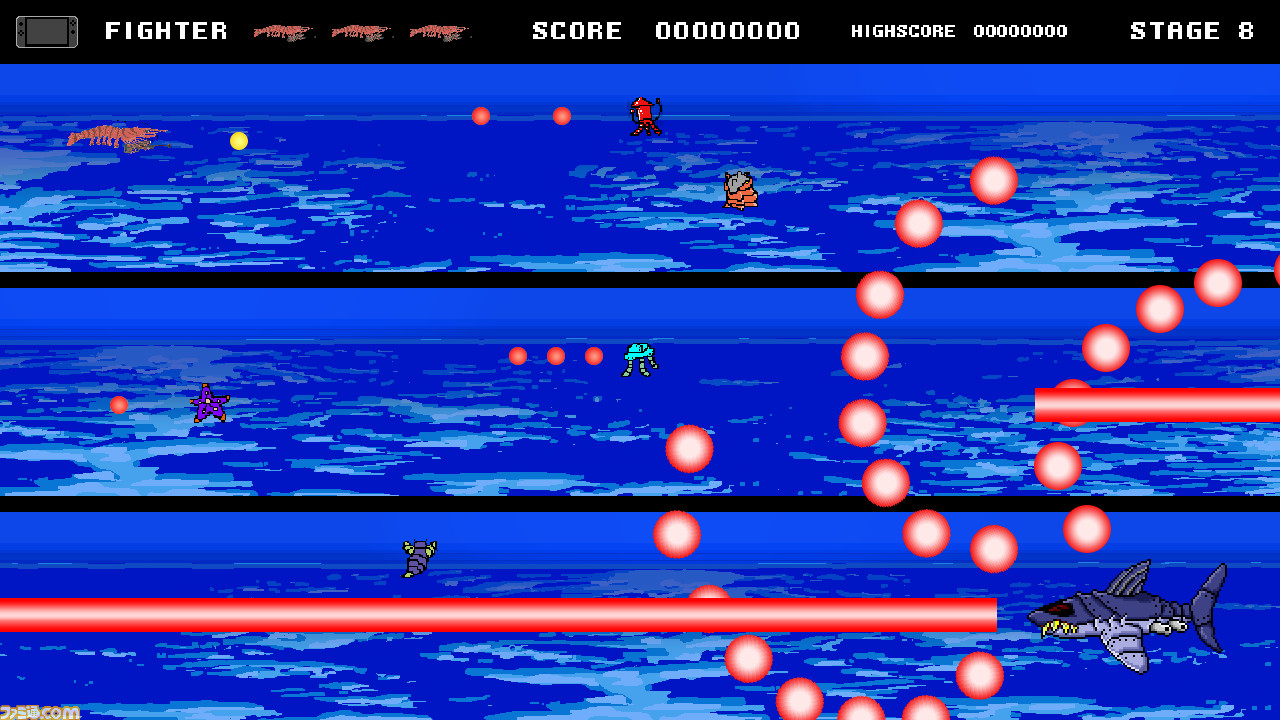The height and width of the screenshot is (720, 1280).
Task: Click the FIGHTER label in the HUD
Action: coord(166,31)
